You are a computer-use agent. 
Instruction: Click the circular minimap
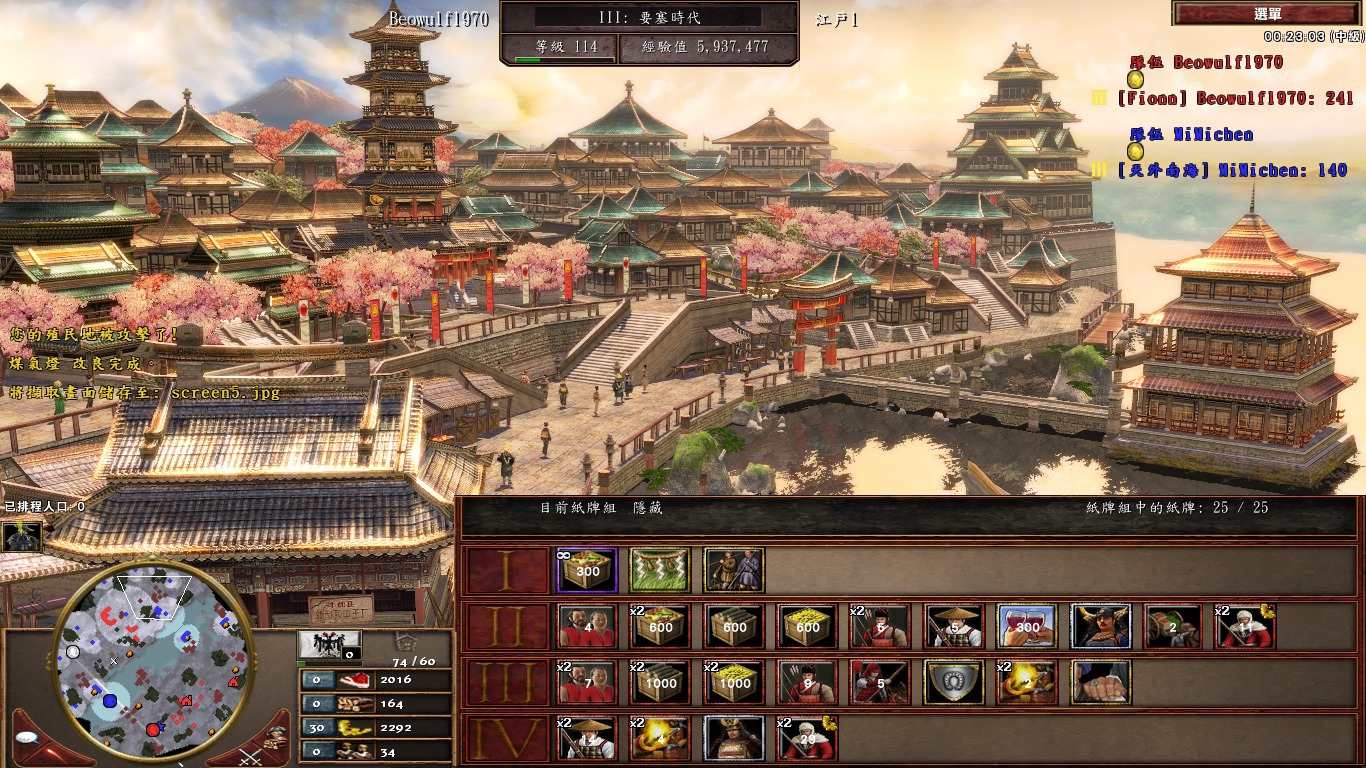[x=150, y=660]
